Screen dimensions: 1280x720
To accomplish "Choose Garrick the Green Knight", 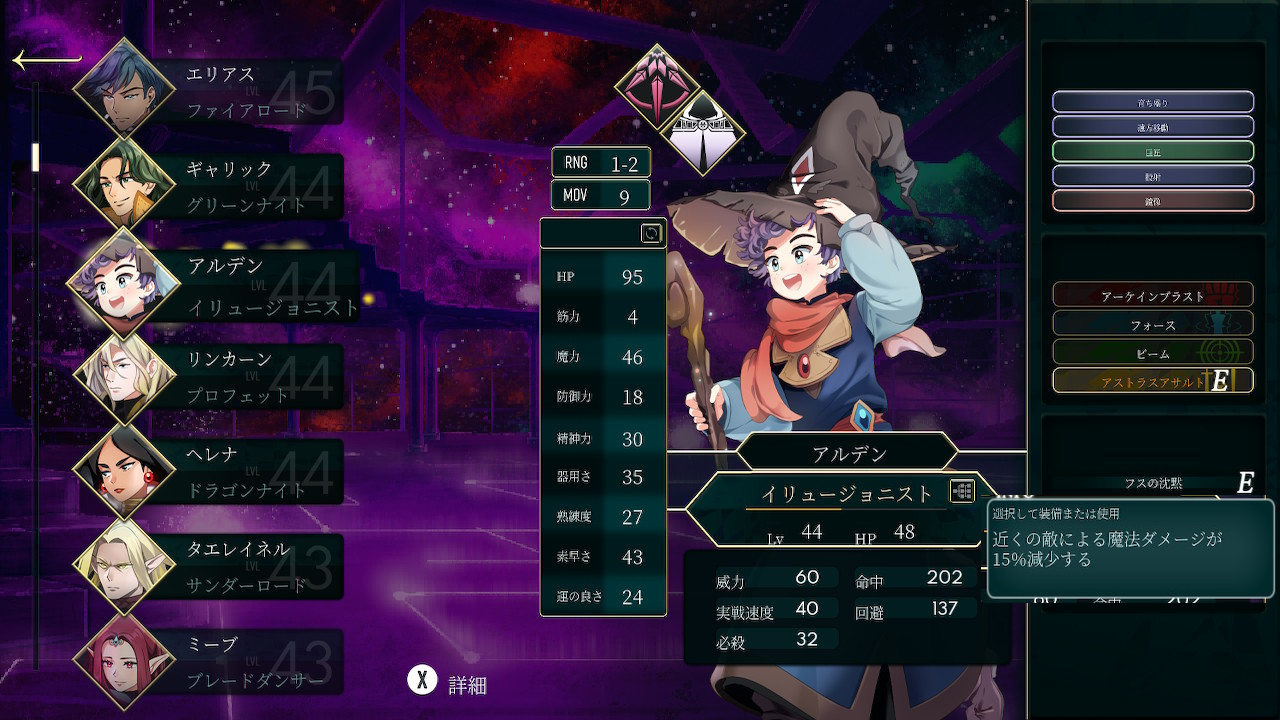I will (210, 187).
